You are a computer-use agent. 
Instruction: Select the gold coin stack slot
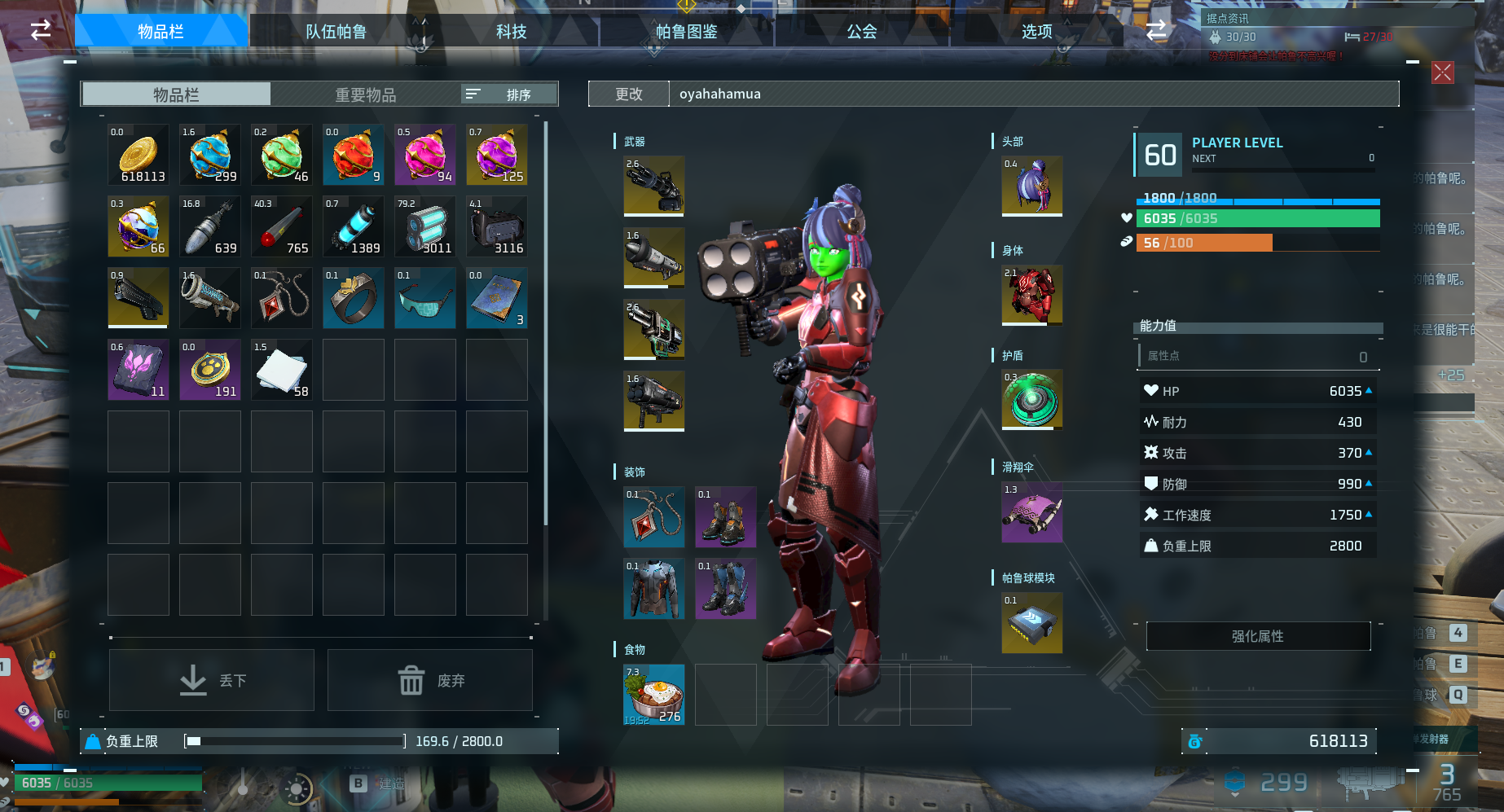click(139, 155)
